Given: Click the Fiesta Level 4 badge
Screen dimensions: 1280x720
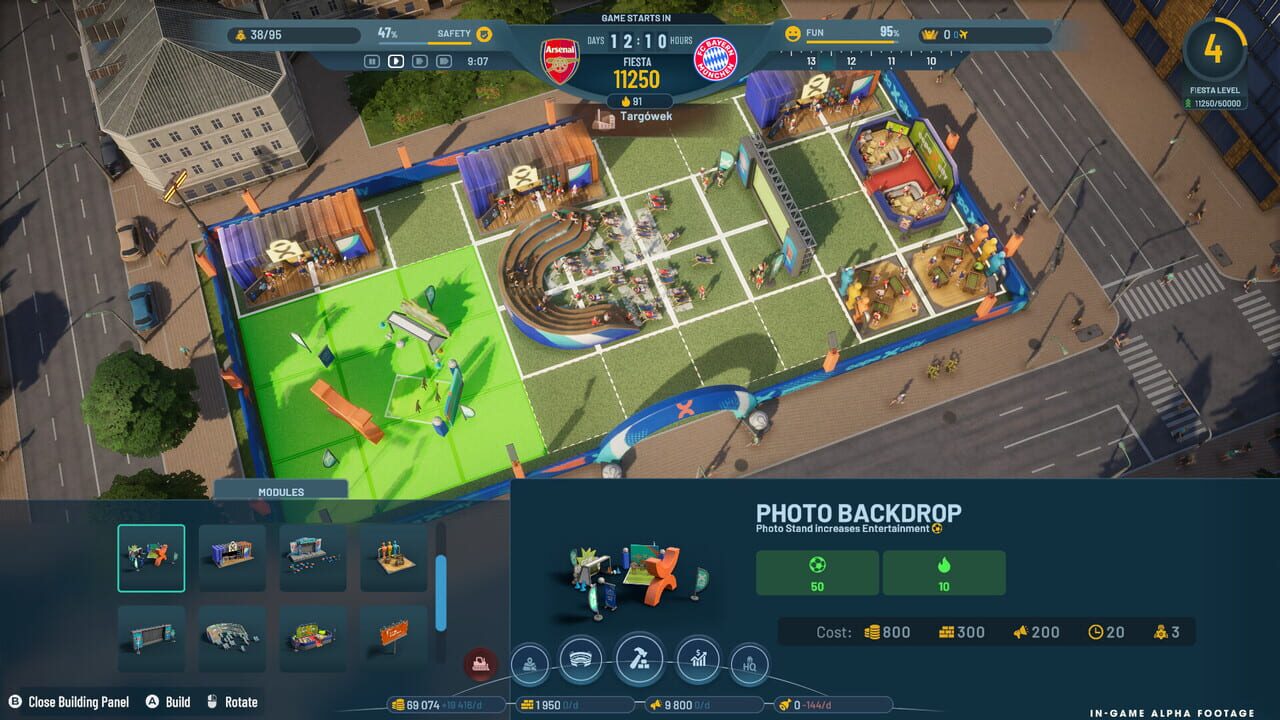Looking at the screenshot, I should 1217,50.
